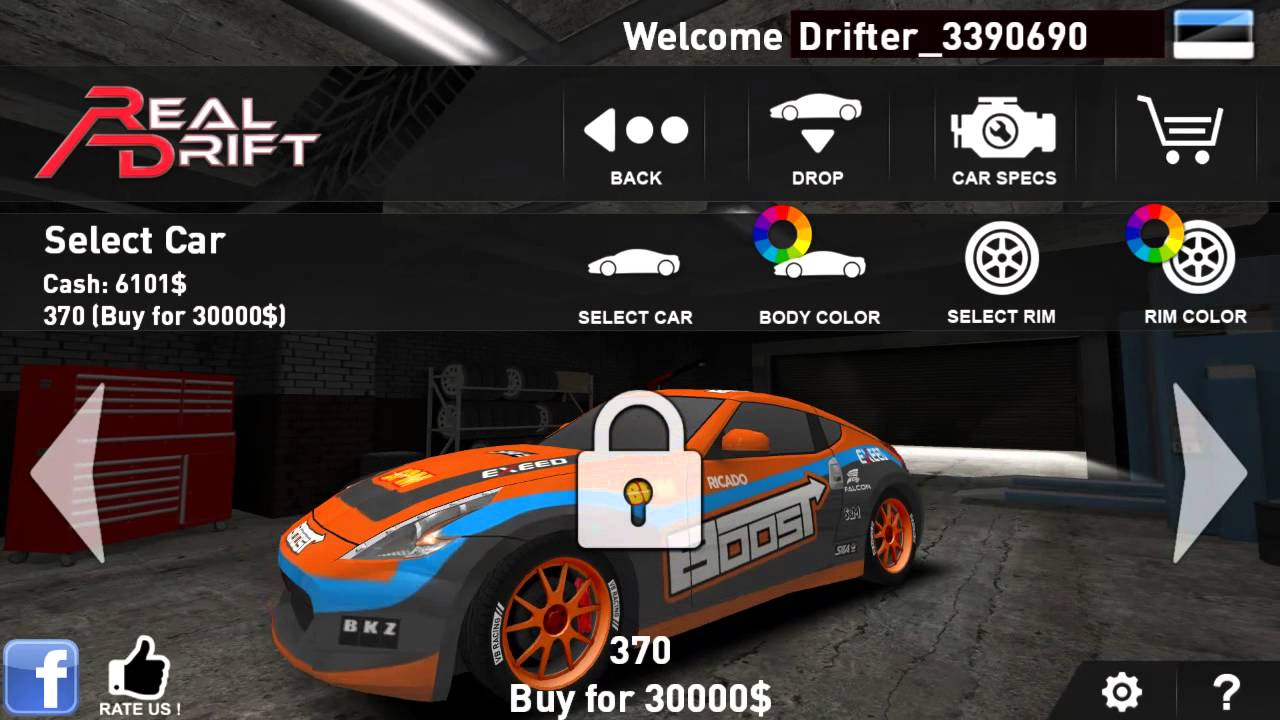Open the Car Specs engine panel

pyautogui.click(x=1001, y=130)
